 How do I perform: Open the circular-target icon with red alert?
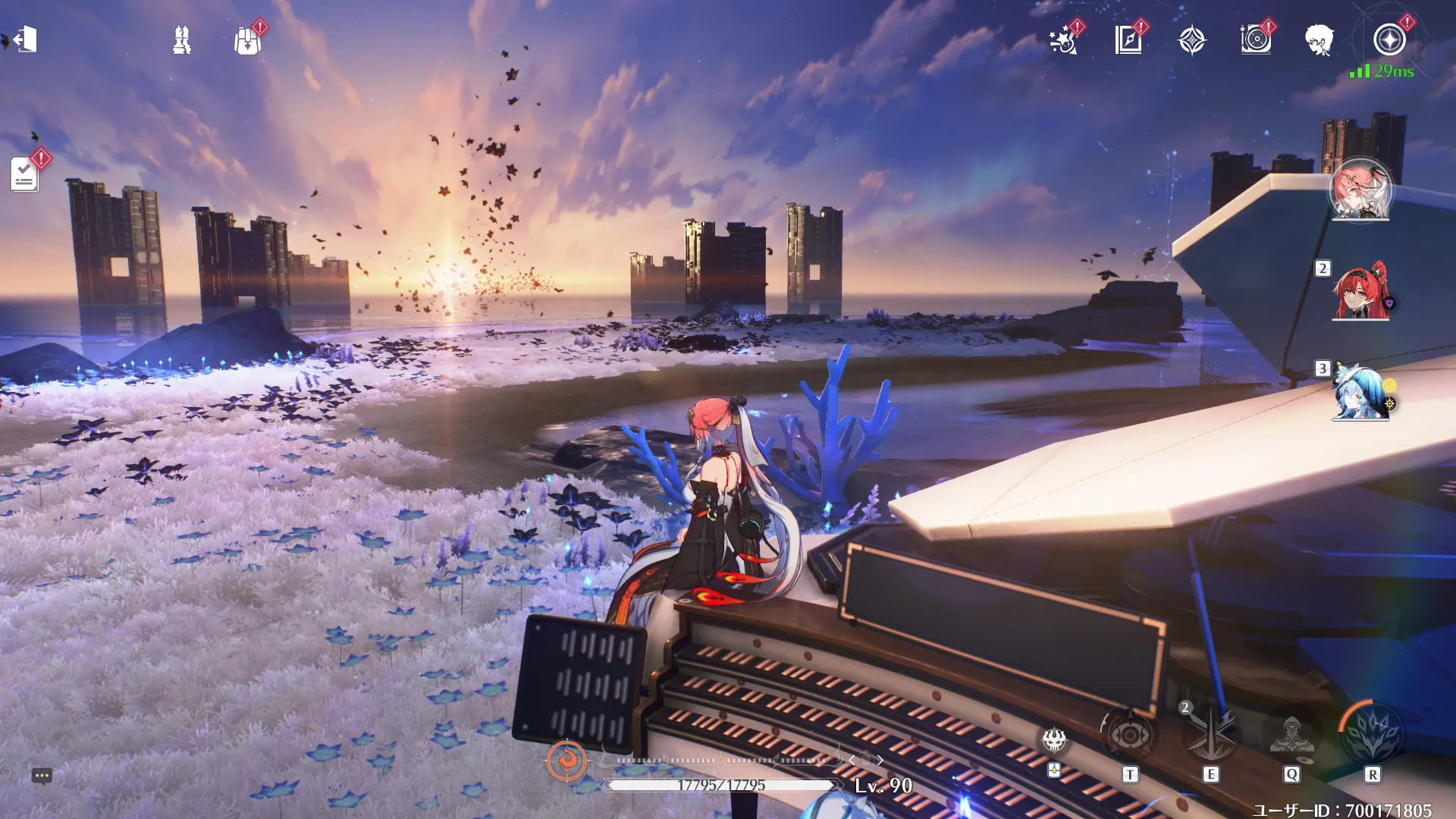click(x=1256, y=39)
